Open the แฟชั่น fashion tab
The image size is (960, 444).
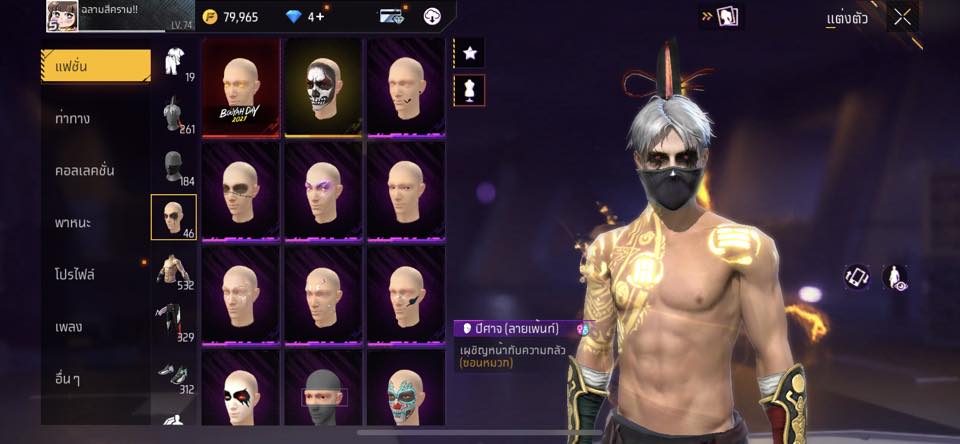click(x=95, y=66)
